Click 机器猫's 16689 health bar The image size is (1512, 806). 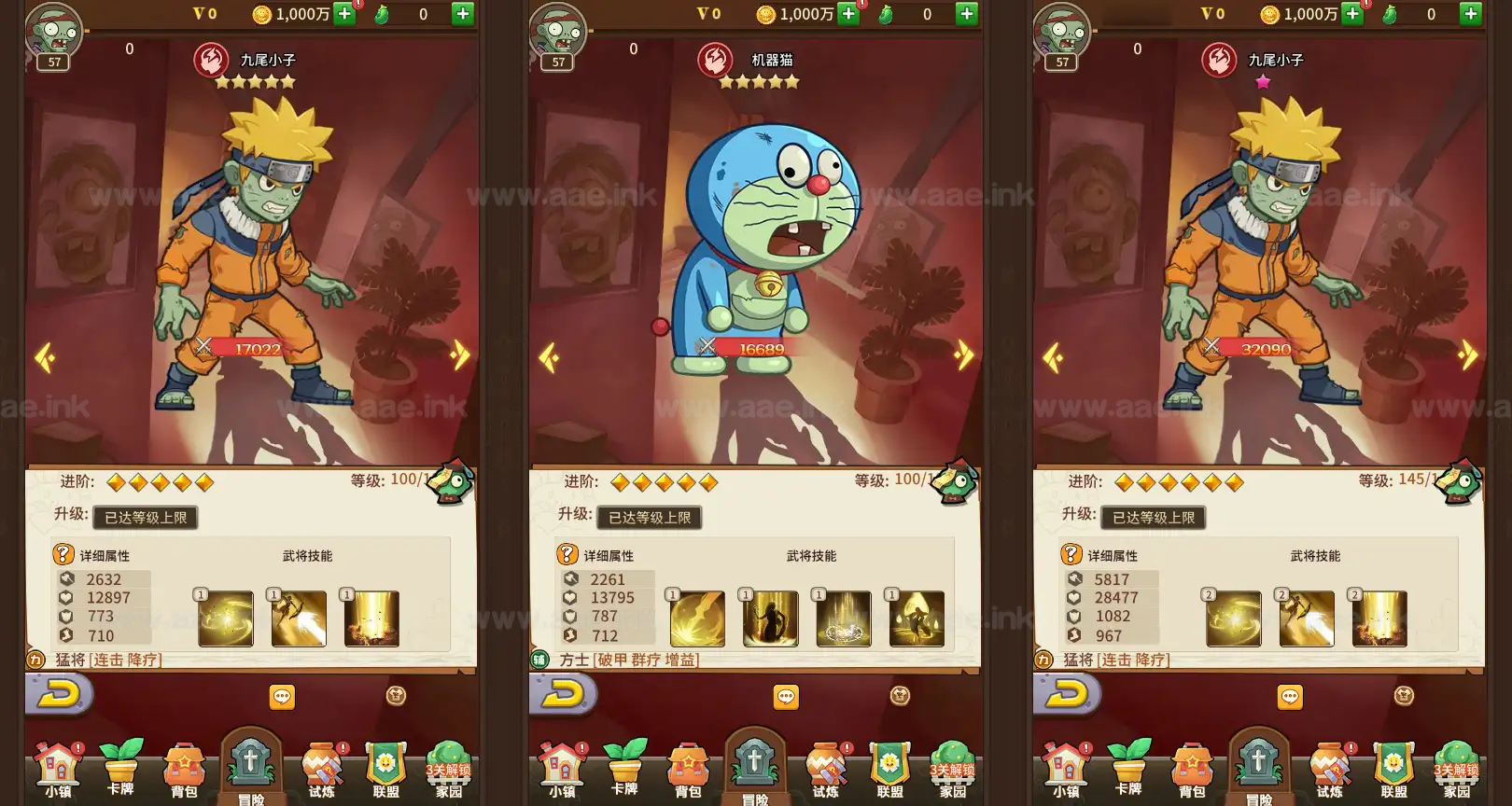click(x=758, y=349)
